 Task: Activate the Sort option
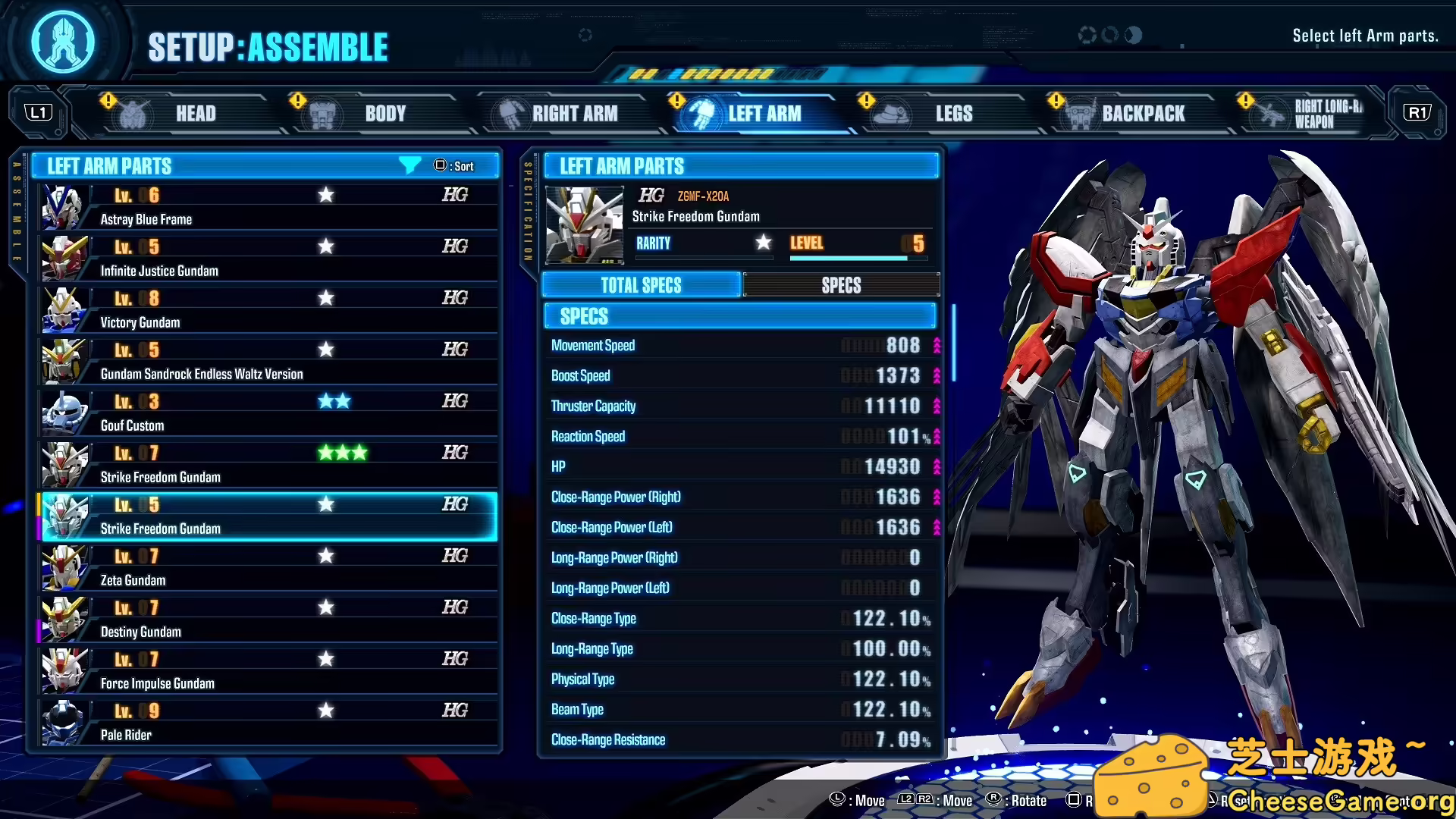coord(455,165)
